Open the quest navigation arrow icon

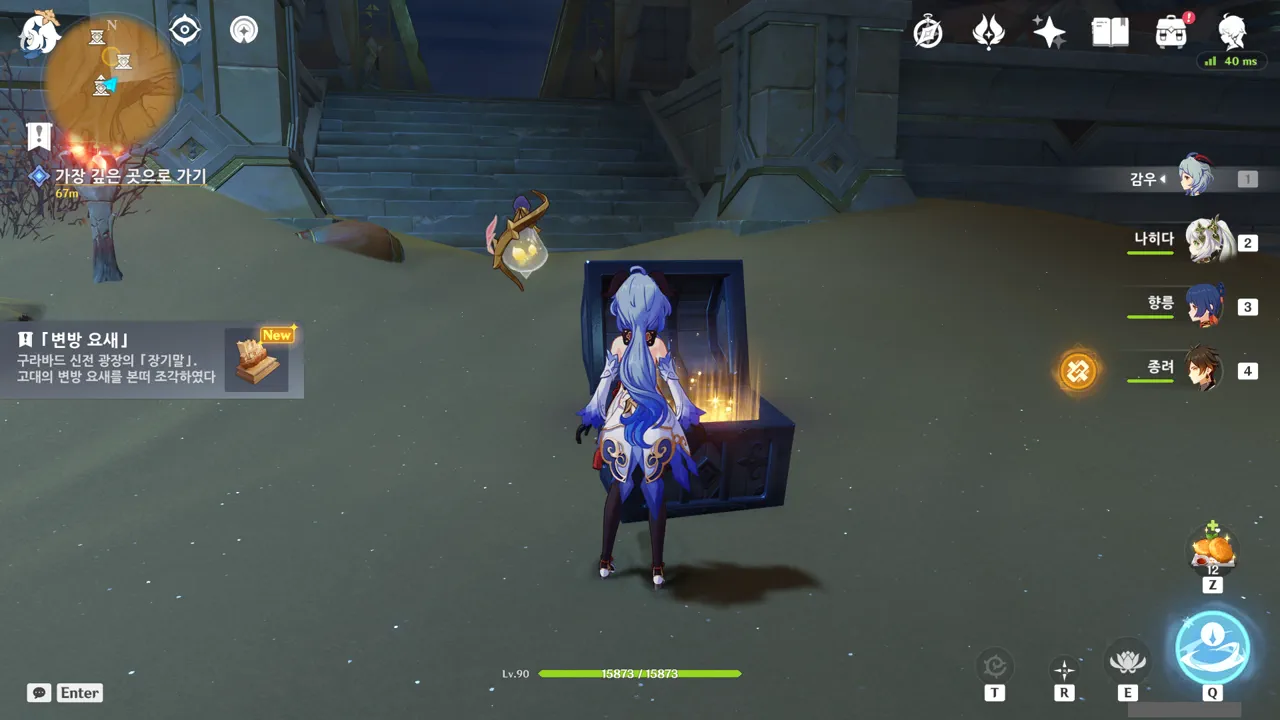[243, 30]
